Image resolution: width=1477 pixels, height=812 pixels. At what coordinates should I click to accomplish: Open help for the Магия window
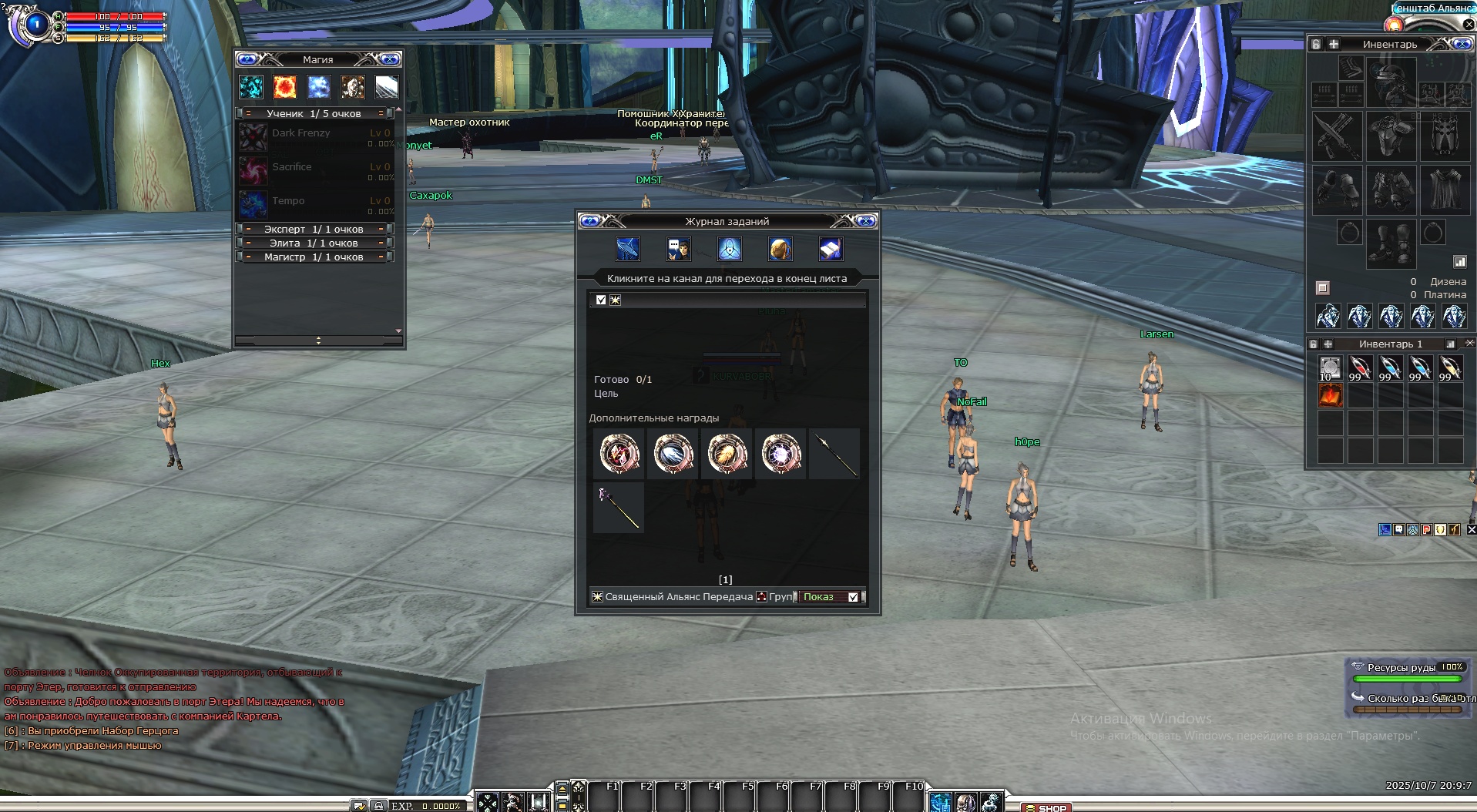(x=247, y=59)
